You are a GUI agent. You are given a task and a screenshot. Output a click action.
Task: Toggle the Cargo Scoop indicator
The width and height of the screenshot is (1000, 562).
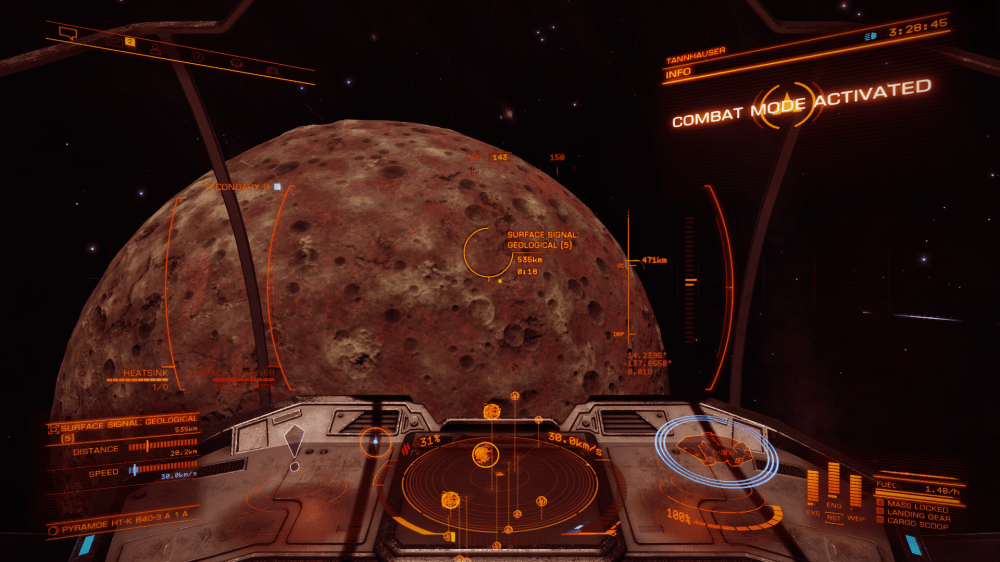point(912,522)
